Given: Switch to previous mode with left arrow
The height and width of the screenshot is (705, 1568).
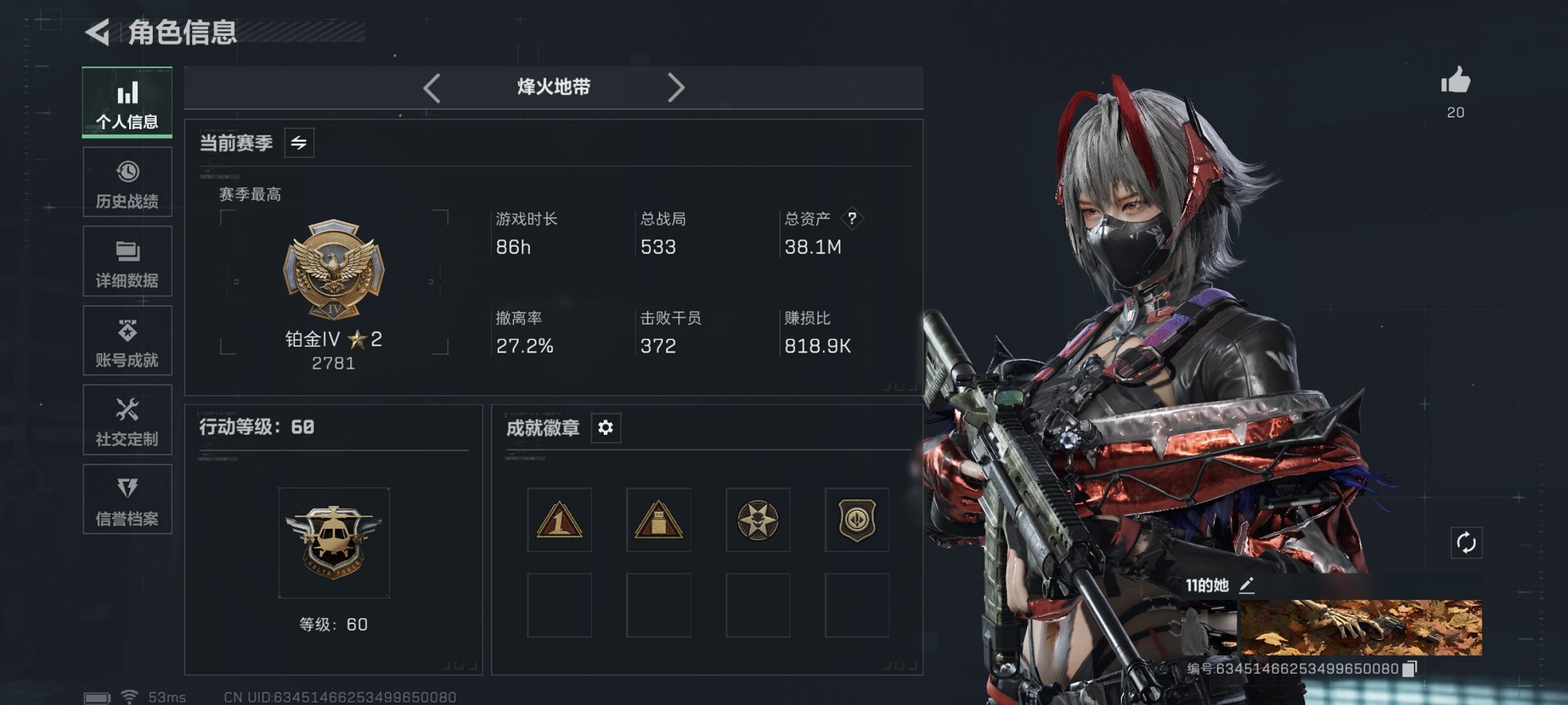Looking at the screenshot, I should click(x=432, y=87).
